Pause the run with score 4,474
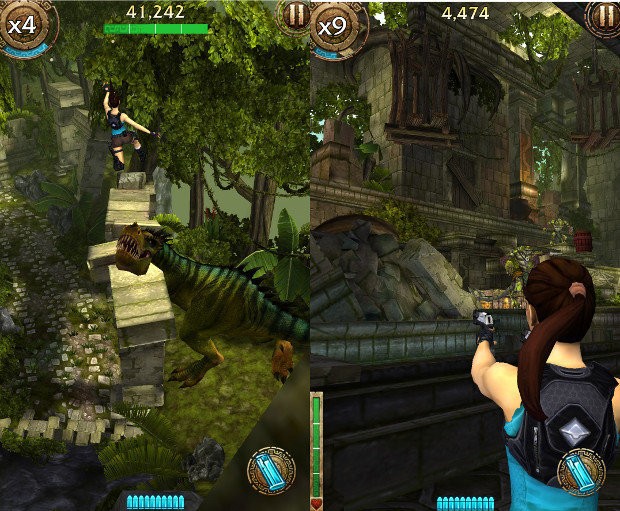This screenshot has width=620, height=511. 604,15
